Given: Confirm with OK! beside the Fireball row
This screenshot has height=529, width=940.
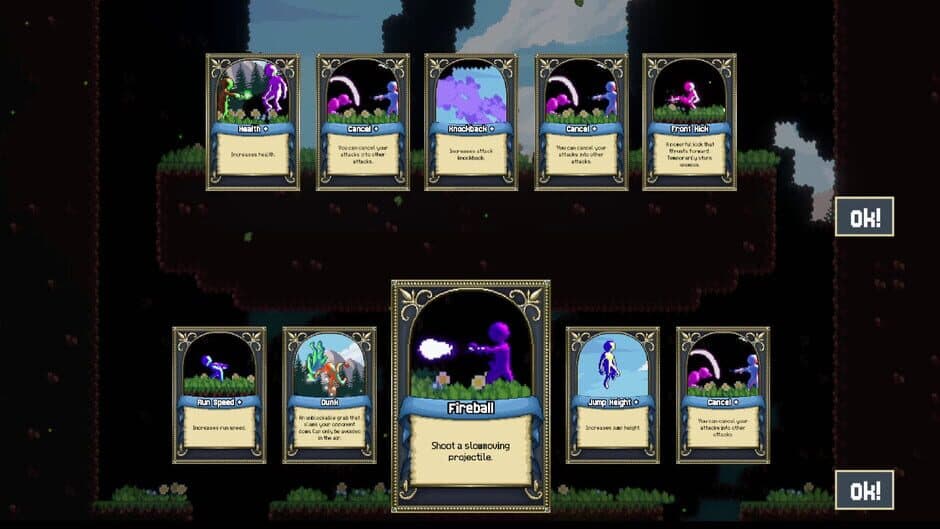Looking at the screenshot, I should [864, 490].
